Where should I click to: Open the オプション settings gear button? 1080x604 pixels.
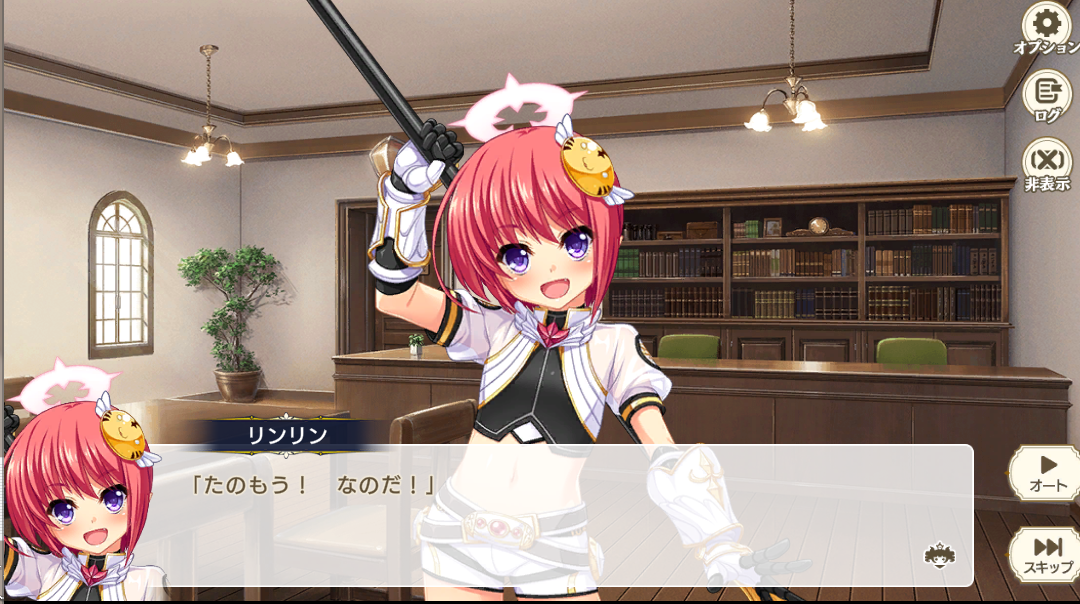pos(1047,27)
